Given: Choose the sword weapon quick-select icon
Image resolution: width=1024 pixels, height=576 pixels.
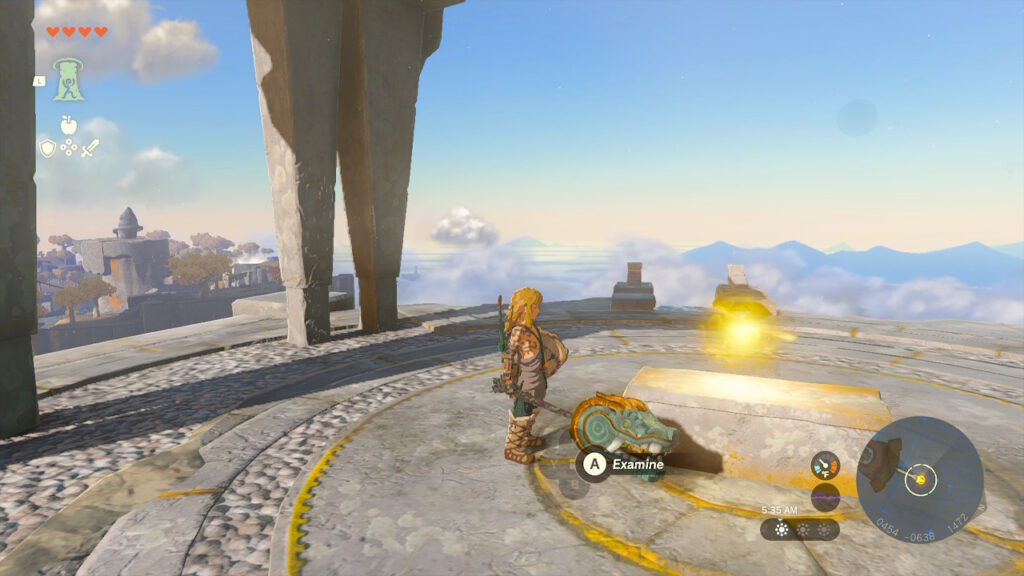Looking at the screenshot, I should tap(90, 148).
